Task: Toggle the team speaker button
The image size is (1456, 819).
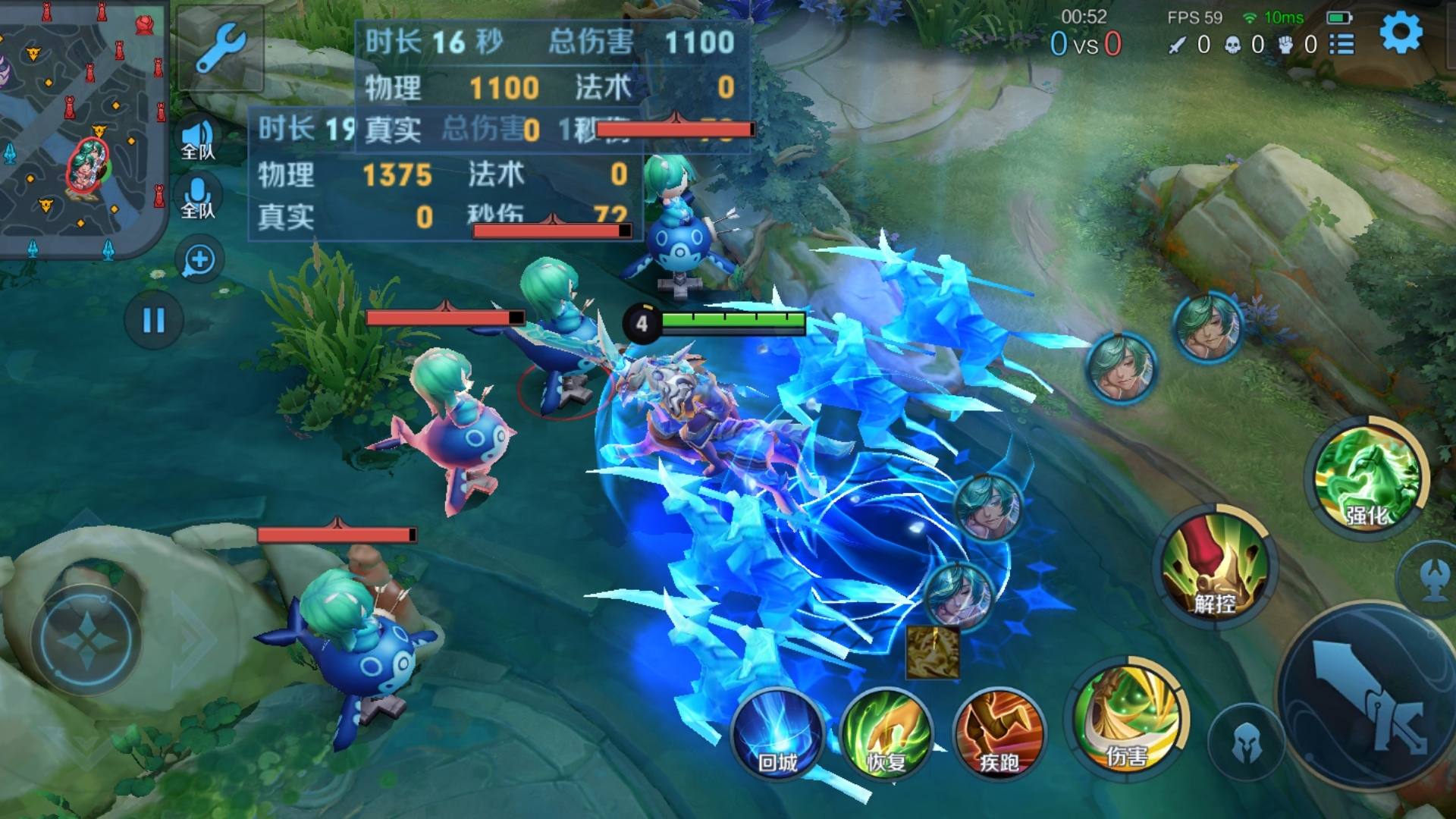Action: click(199, 140)
